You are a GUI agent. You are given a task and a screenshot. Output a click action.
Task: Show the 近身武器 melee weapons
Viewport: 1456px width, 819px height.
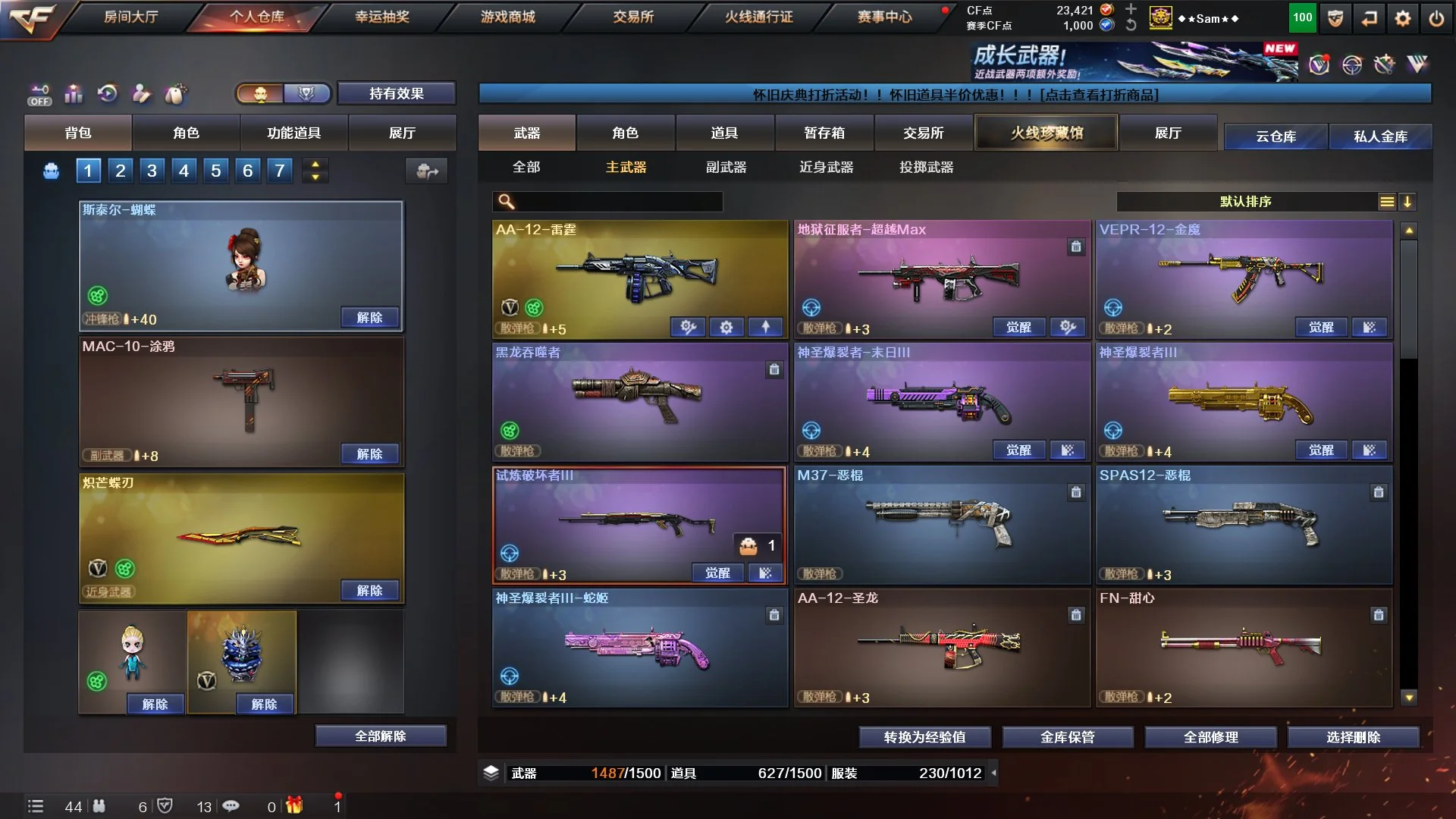826,167
